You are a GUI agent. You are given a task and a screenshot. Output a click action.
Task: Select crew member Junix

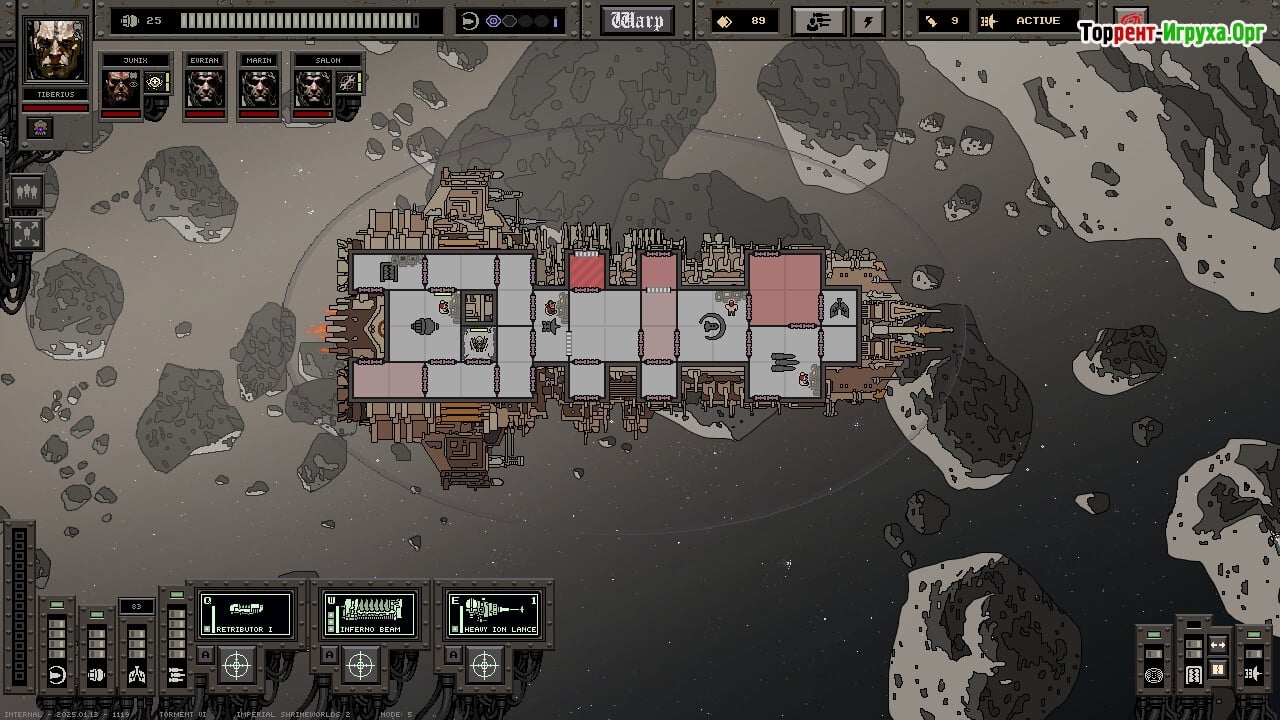click(x=121, y=88)
